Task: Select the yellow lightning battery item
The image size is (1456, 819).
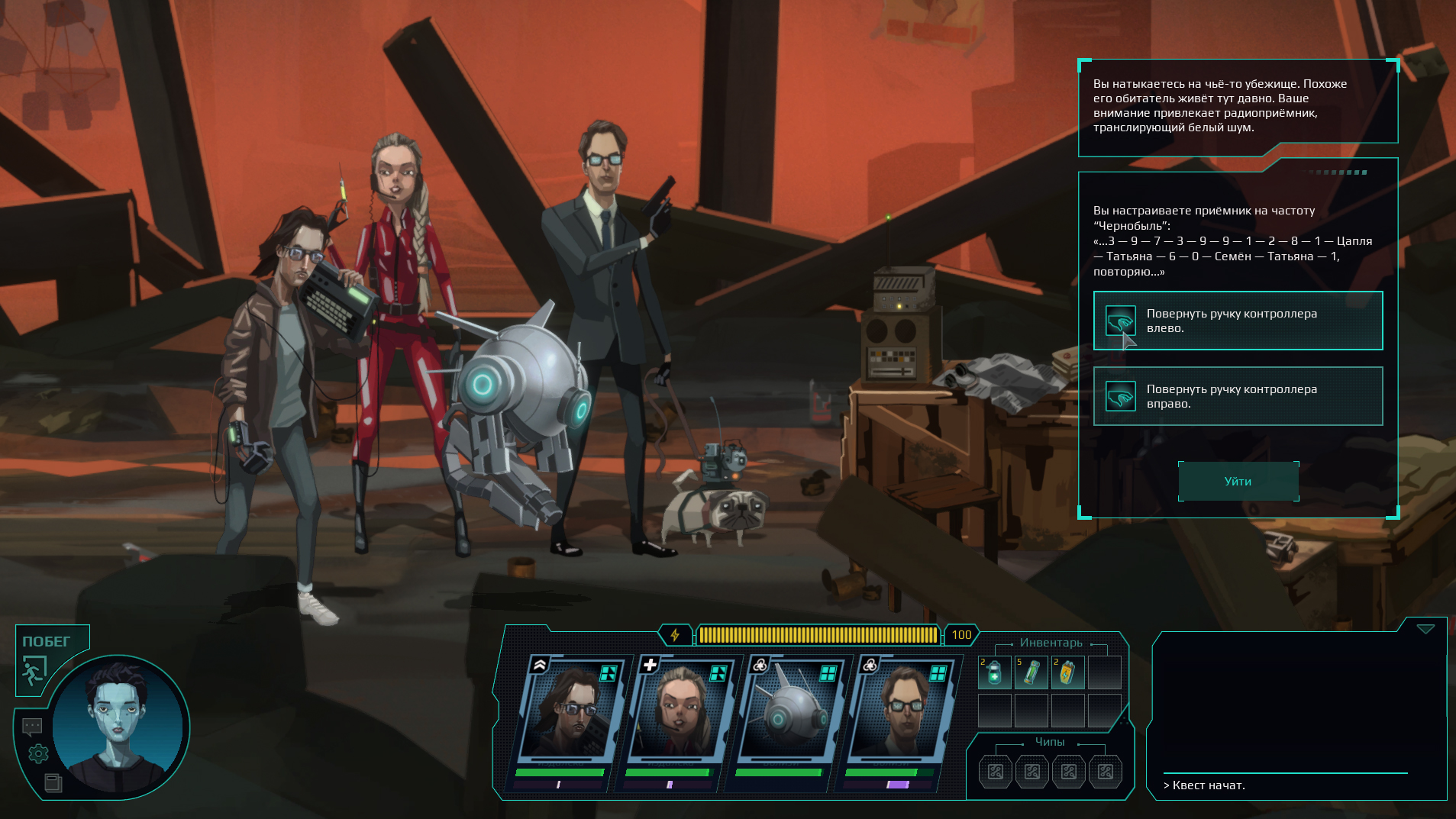Action: pos(1067,673)
